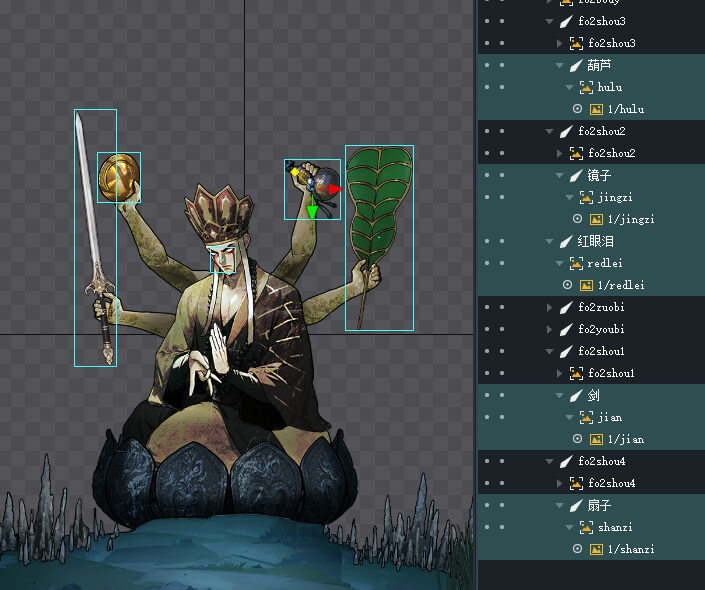Select the 扇子 bone entry
The image size is (705, 590).
600,505
